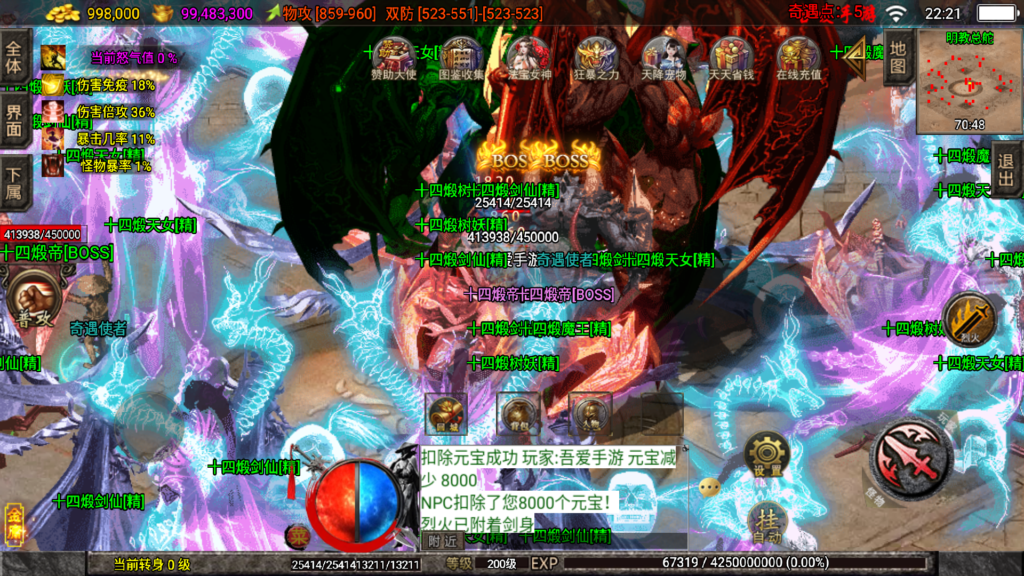Viewport: 1024px width, 576px height.
Task: Tap the 退出 exit button
Action: pyautogui.click(x=1006, y=170)
